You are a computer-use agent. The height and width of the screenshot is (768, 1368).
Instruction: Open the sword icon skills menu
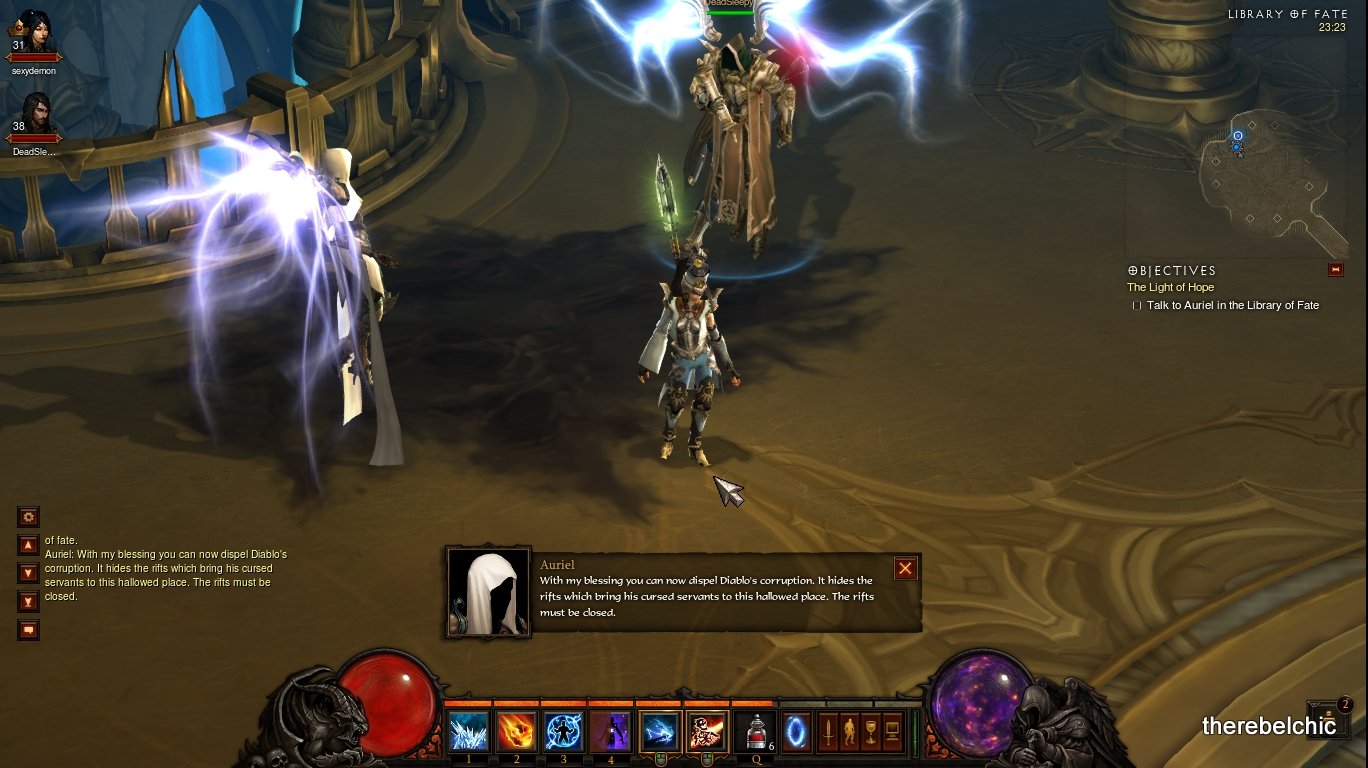tap(828, 731)
